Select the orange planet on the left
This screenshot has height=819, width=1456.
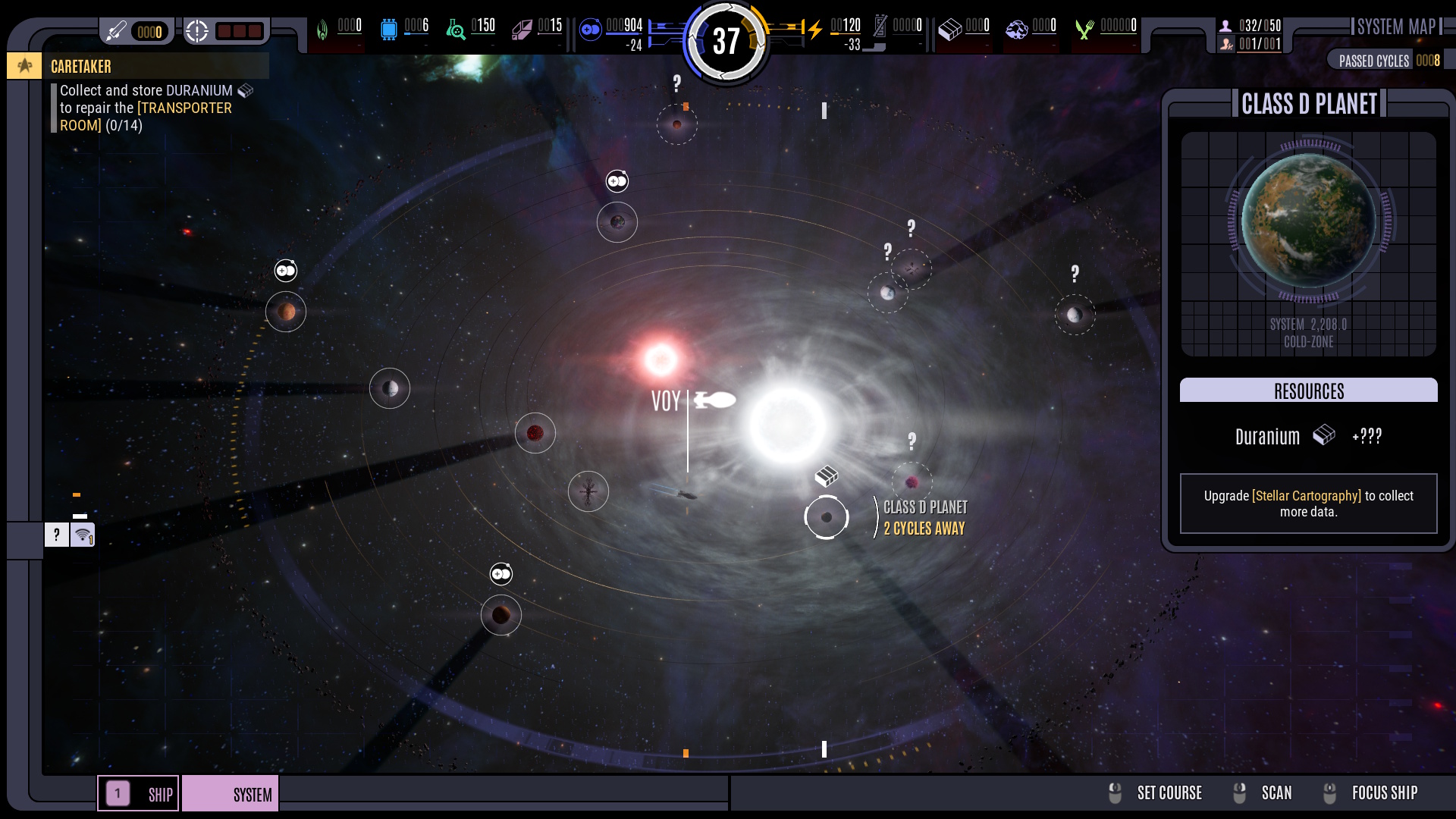pos(286,312)
